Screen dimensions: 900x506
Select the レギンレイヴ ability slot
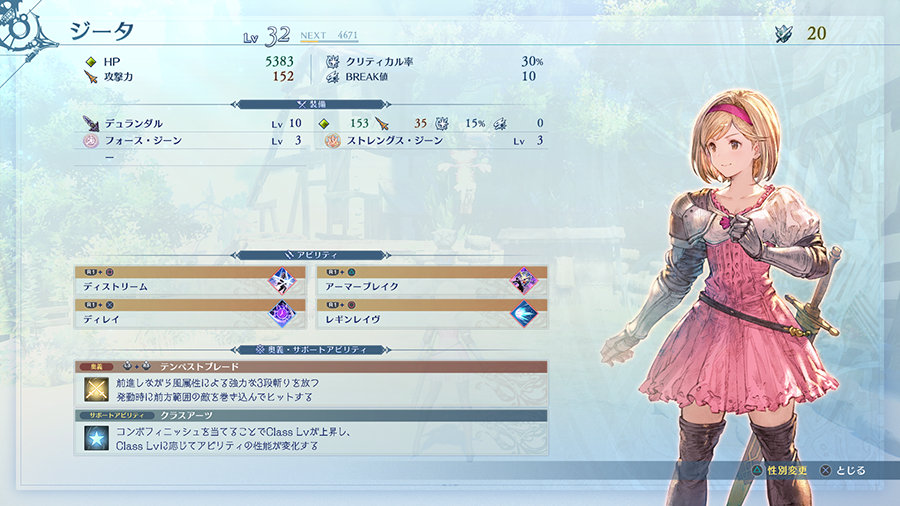click(431, 313)
